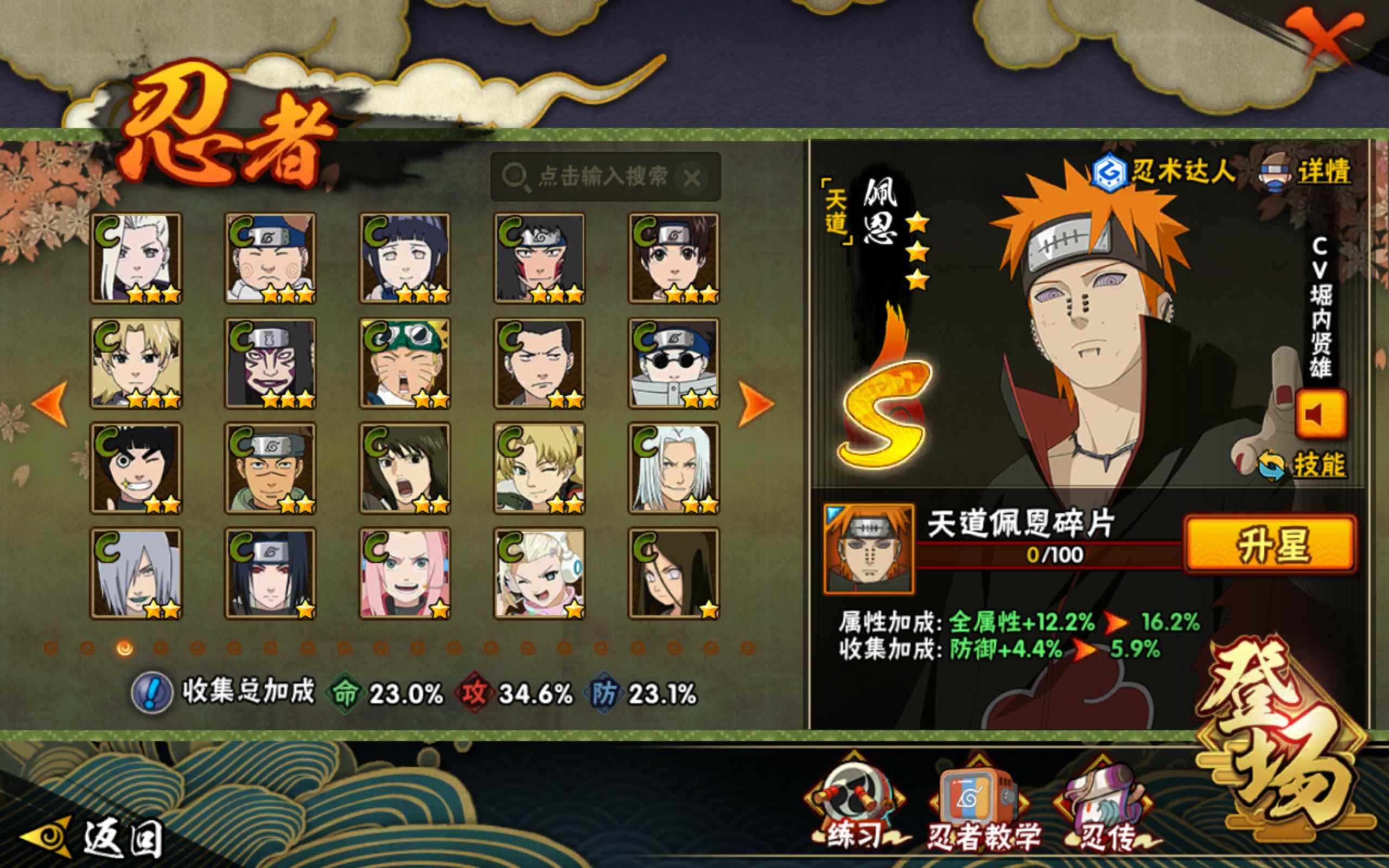Select the pink-haired Sakura portrait

(405, 573)
